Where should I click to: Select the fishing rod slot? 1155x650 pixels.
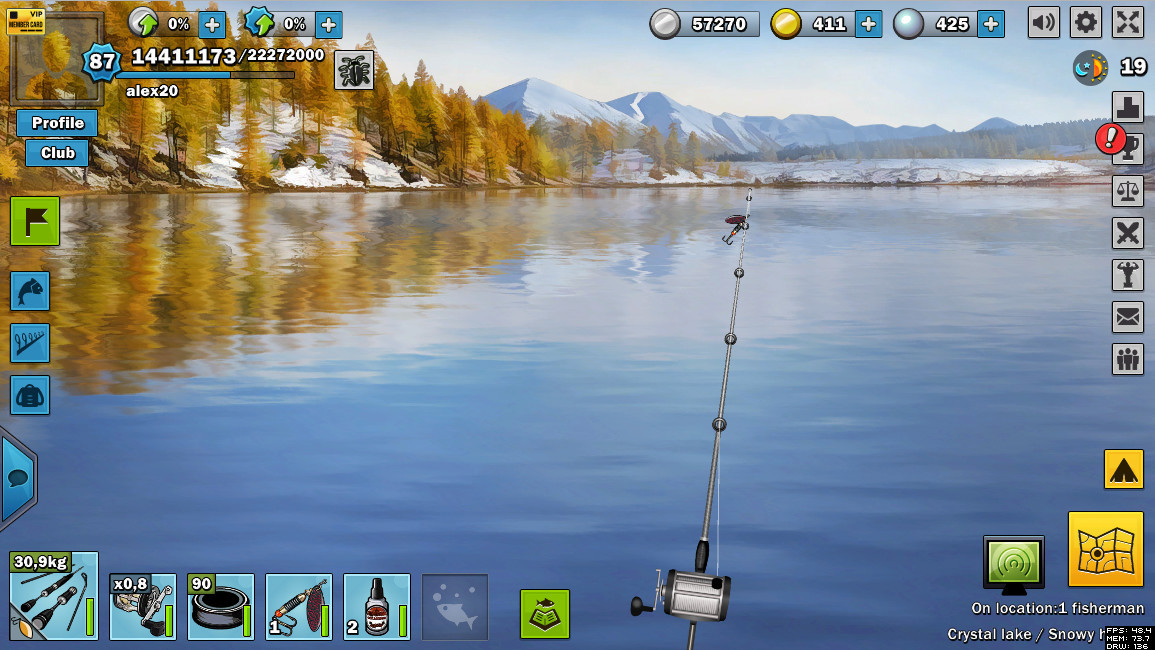point(54,596)
